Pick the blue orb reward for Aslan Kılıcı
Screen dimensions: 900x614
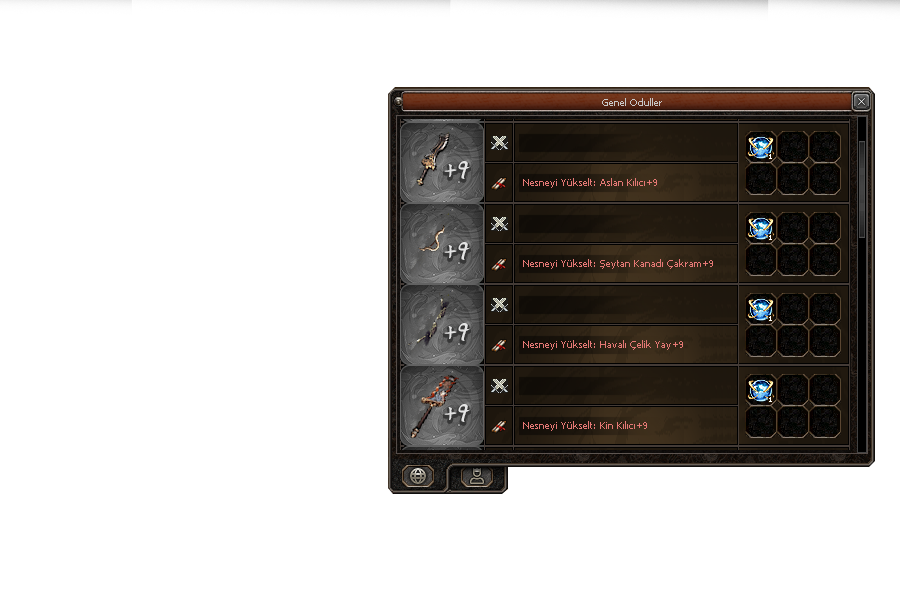(x=761, y=147)
